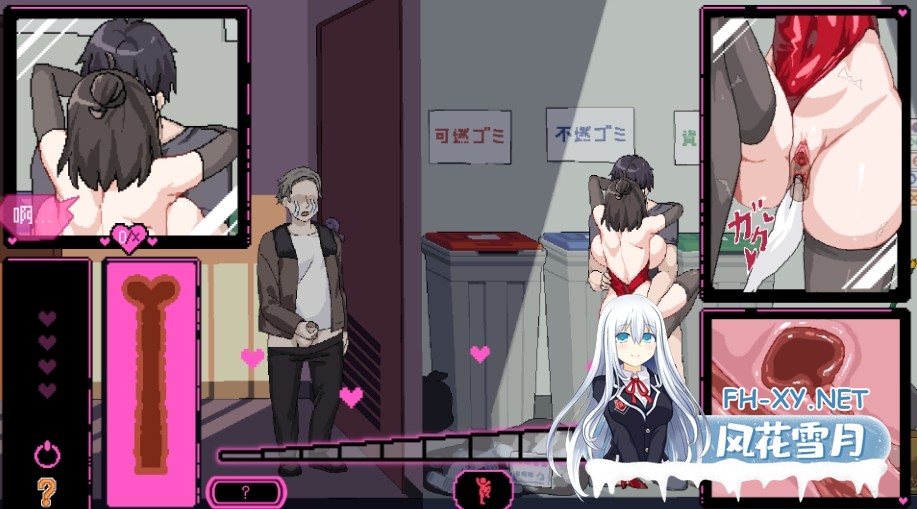This screenshot has height=509, width=917.
Task: Activate the red figure icon button
Action: click(484, 489)
